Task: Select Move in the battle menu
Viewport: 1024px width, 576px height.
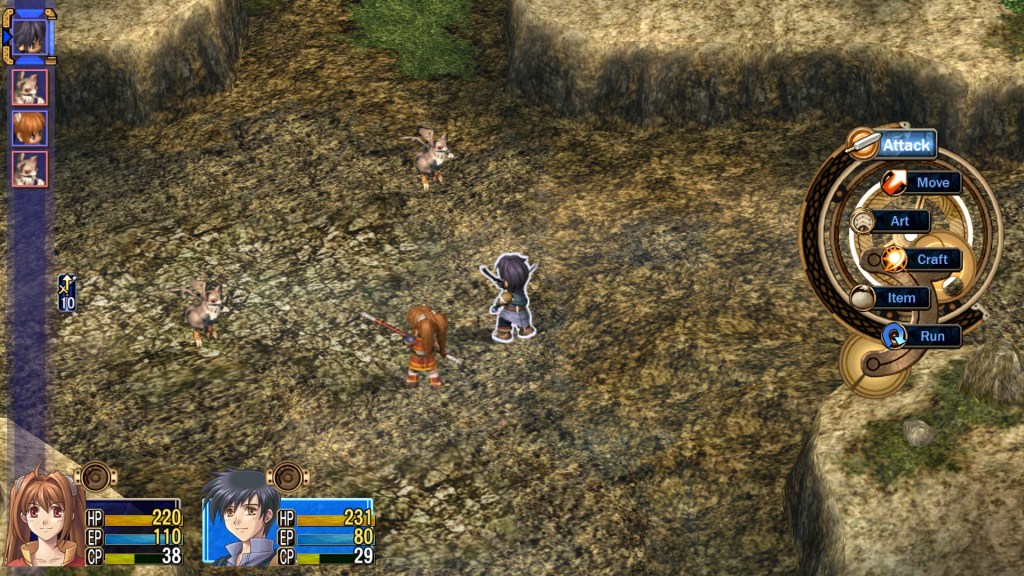Action: click(x=931, y=183)
